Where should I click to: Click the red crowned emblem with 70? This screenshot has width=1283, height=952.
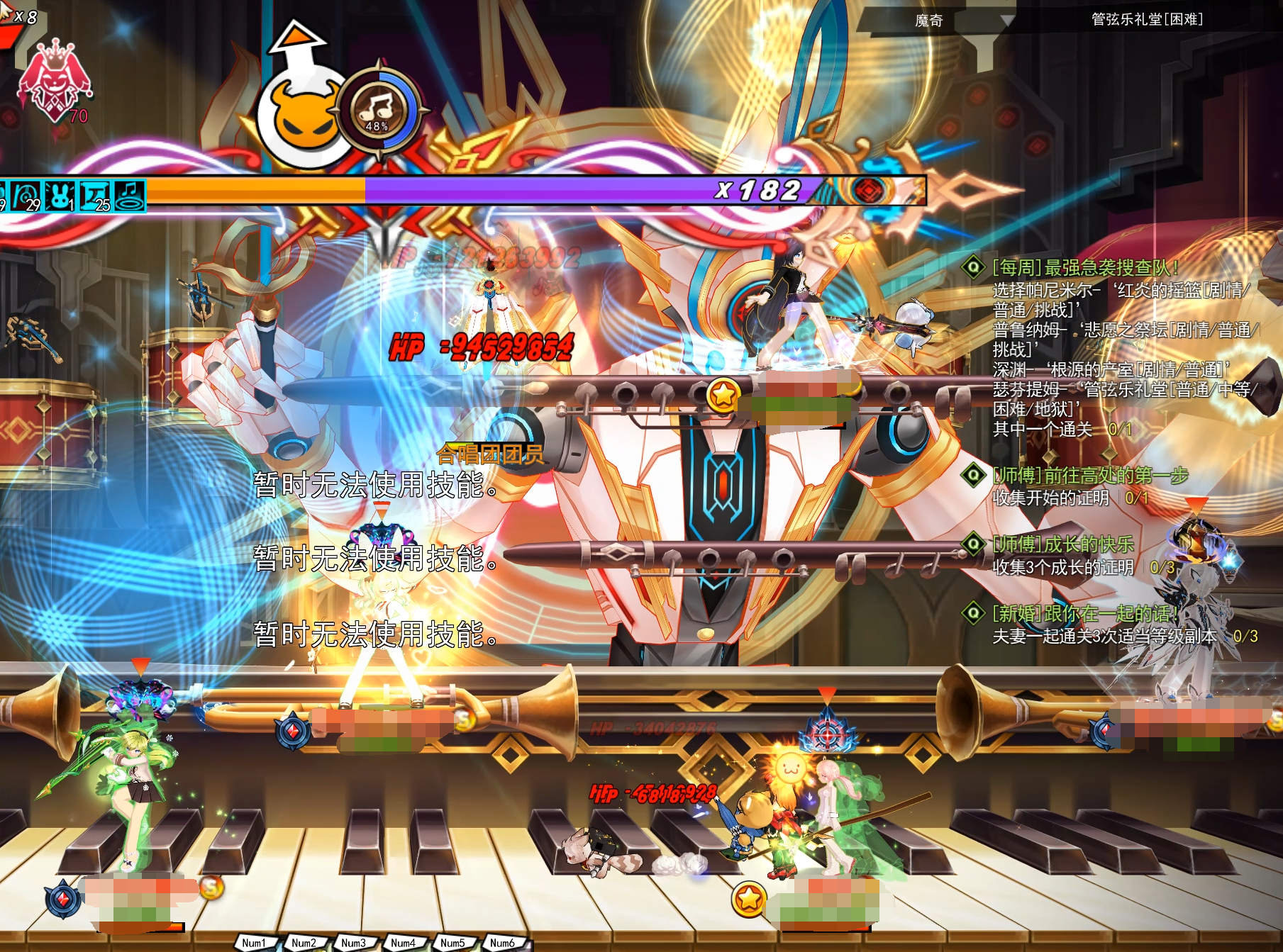tap(54, 82)
